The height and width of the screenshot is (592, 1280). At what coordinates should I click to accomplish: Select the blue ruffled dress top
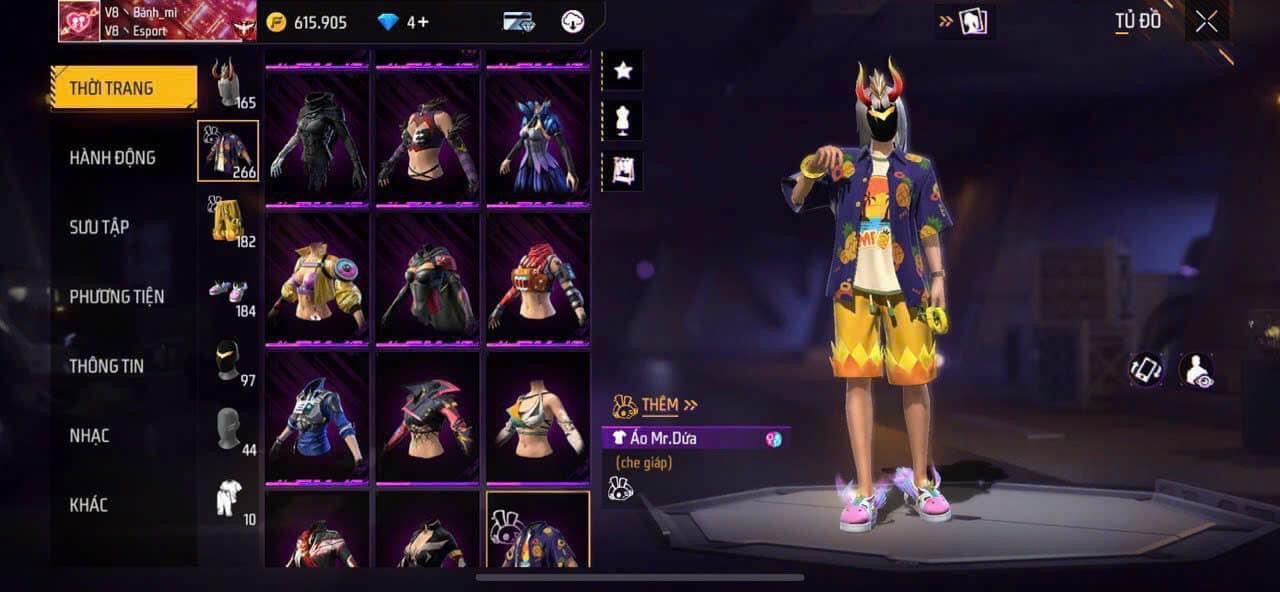(539, 139)
